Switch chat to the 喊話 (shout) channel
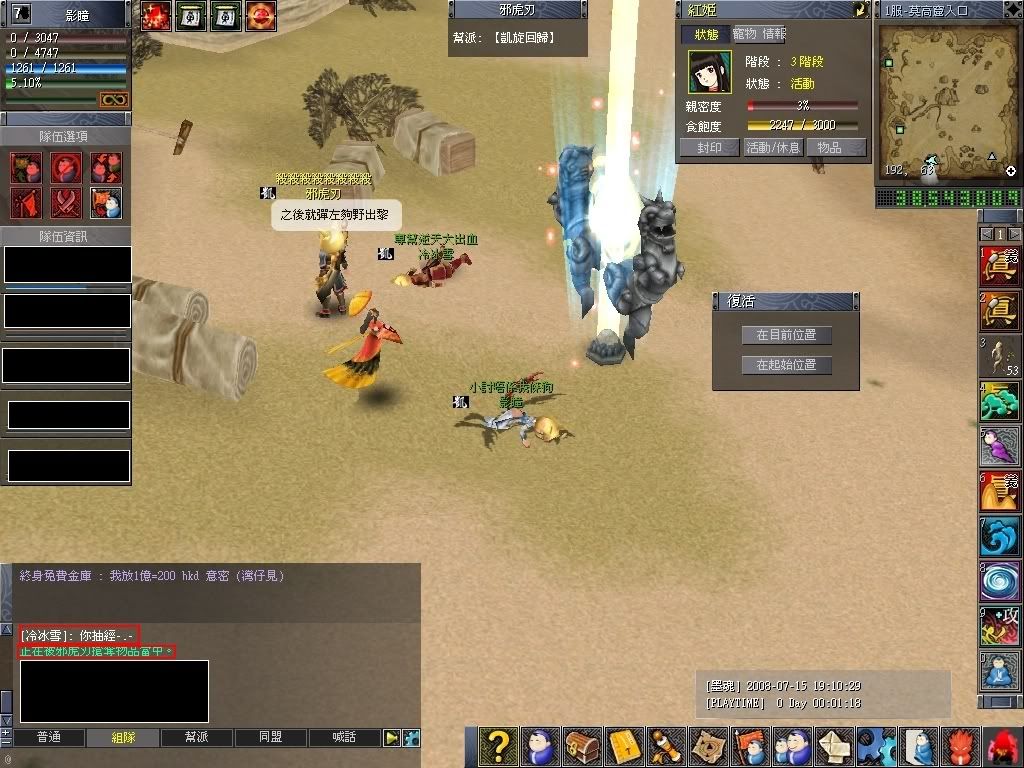Screen dimensions: 1024x768 click(345, 737)
